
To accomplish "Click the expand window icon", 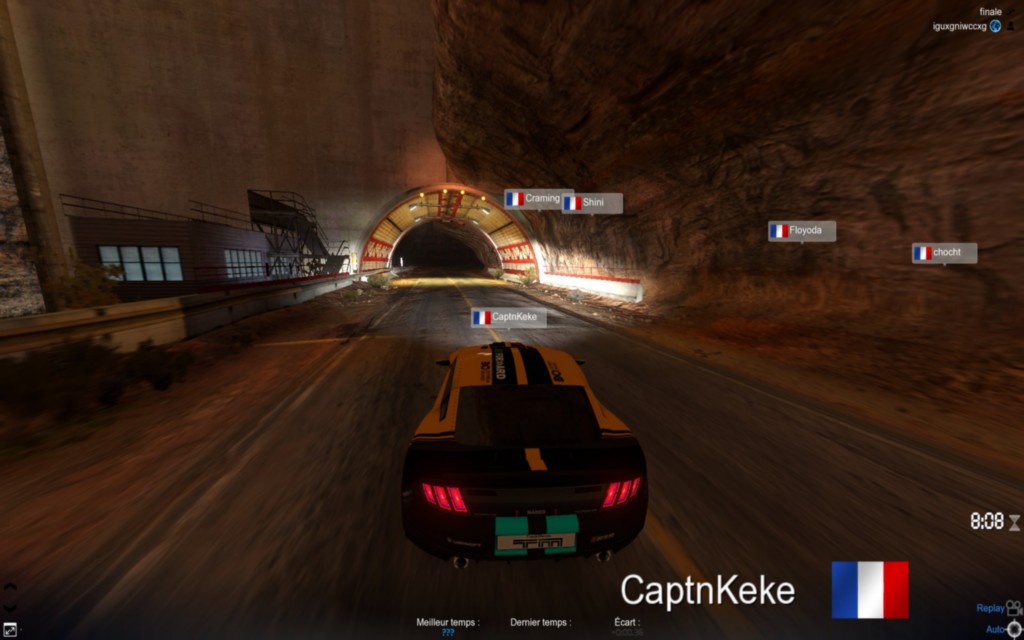I will point(10,629).
